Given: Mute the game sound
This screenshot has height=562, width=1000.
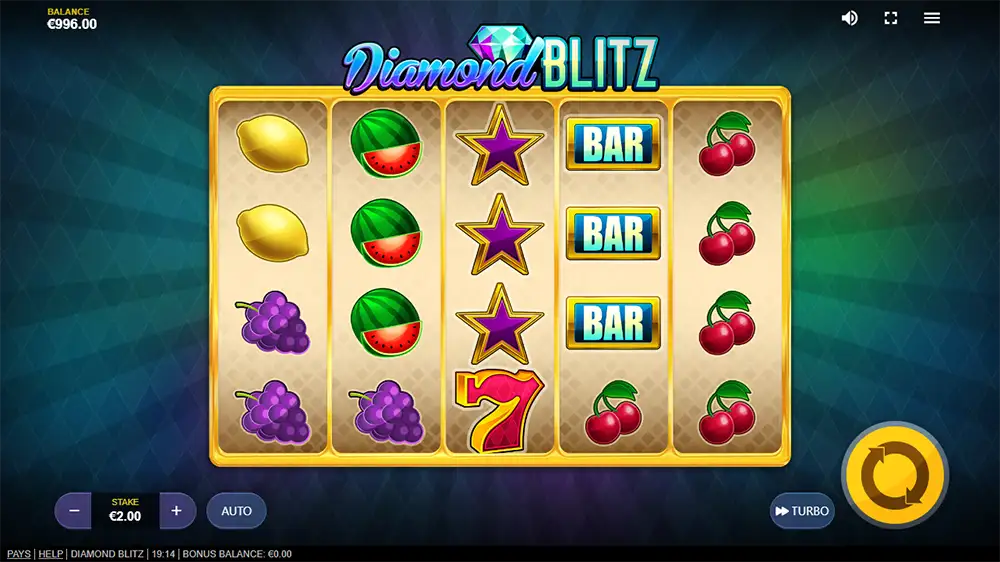Looking at the screenshot, I should coord(850,18).
